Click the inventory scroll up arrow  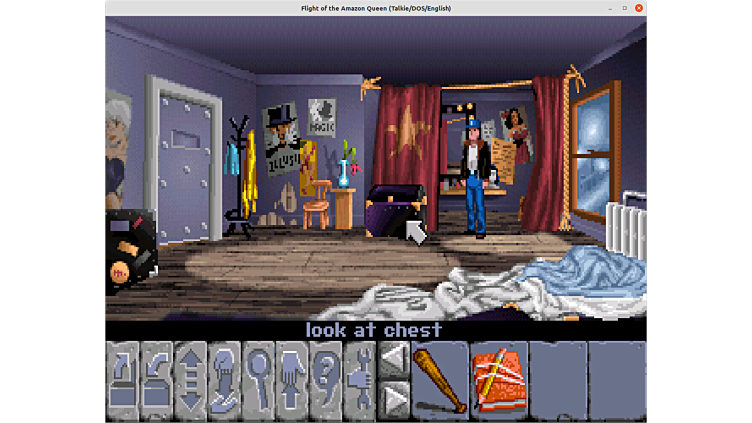[393, 360]
